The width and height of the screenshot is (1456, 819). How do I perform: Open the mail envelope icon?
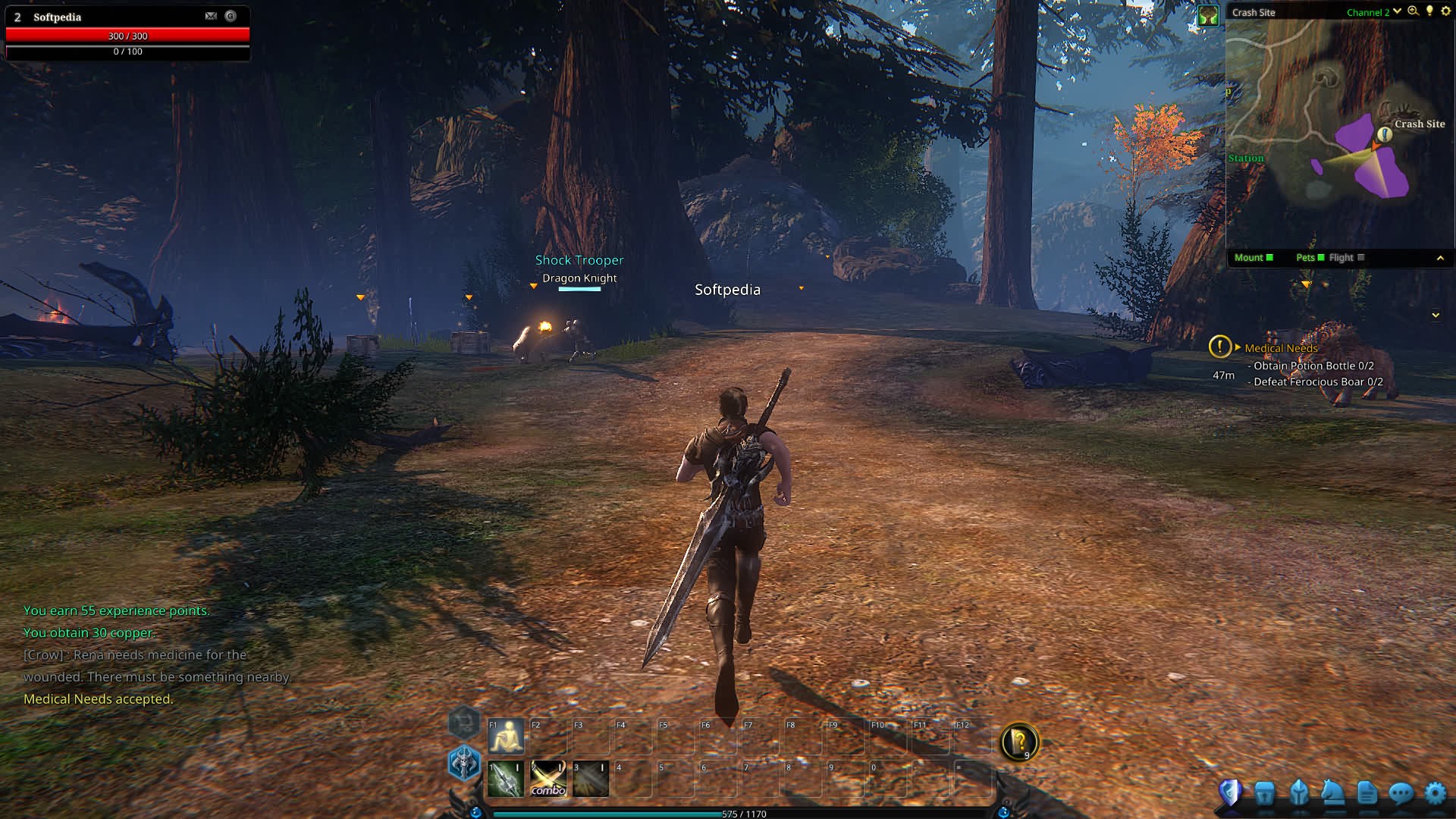pos(211,16)
